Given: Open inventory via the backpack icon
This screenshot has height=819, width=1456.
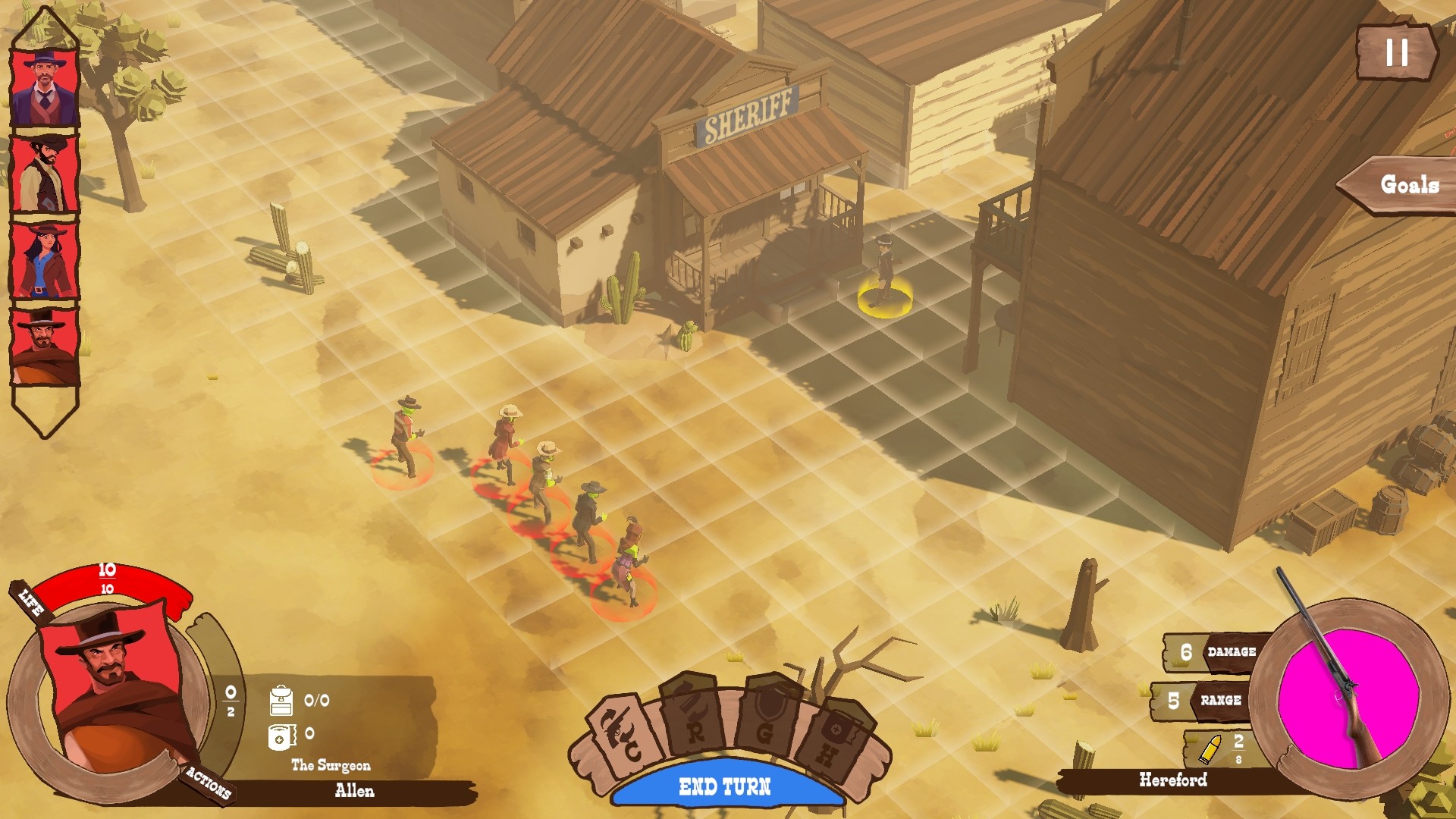Looking at the screenshot, I should (x=280, y=700).
